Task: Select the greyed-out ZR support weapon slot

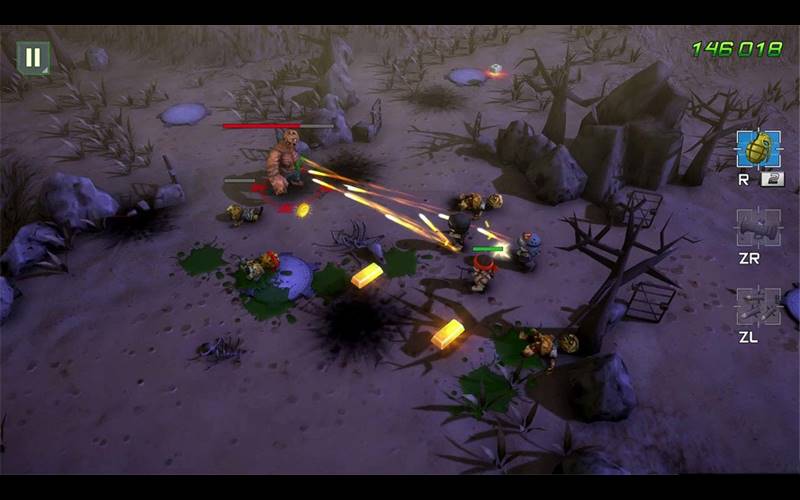Action: pos(757,228)
